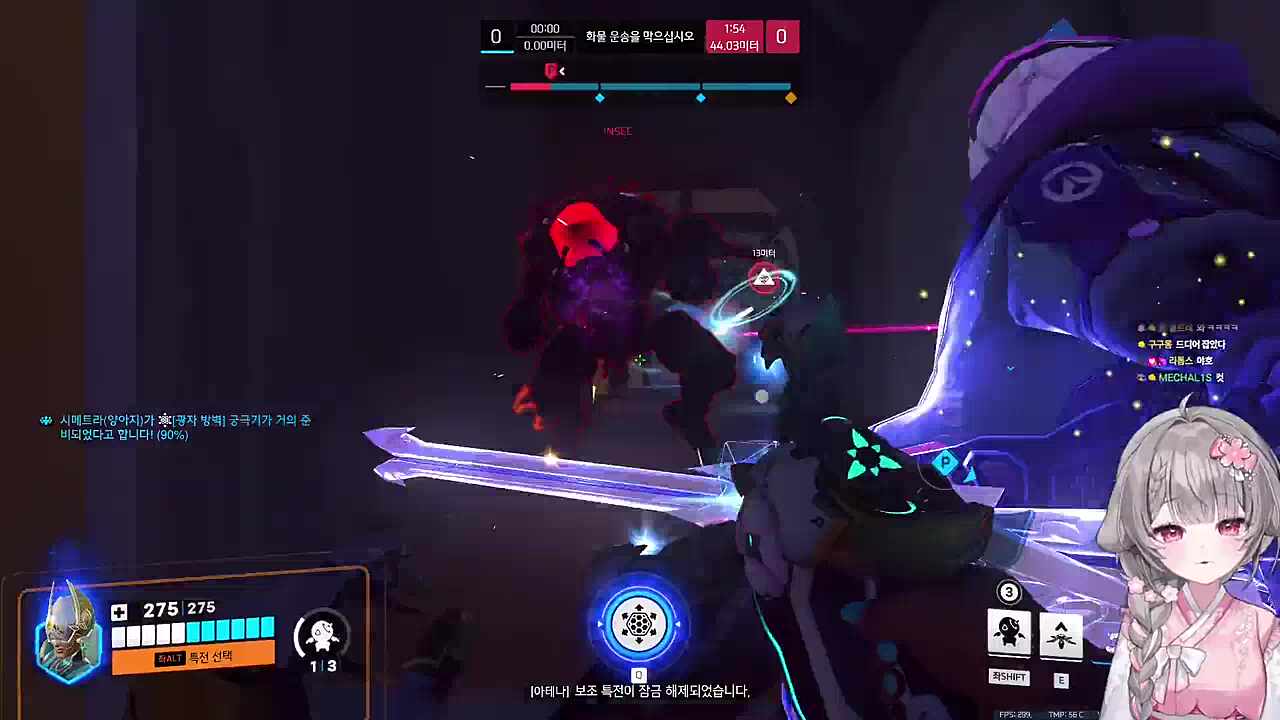This screenshot has height=720, width=1280.
Task: Expand the chevron next to the payload shield icon
Action: click(562, 71)
